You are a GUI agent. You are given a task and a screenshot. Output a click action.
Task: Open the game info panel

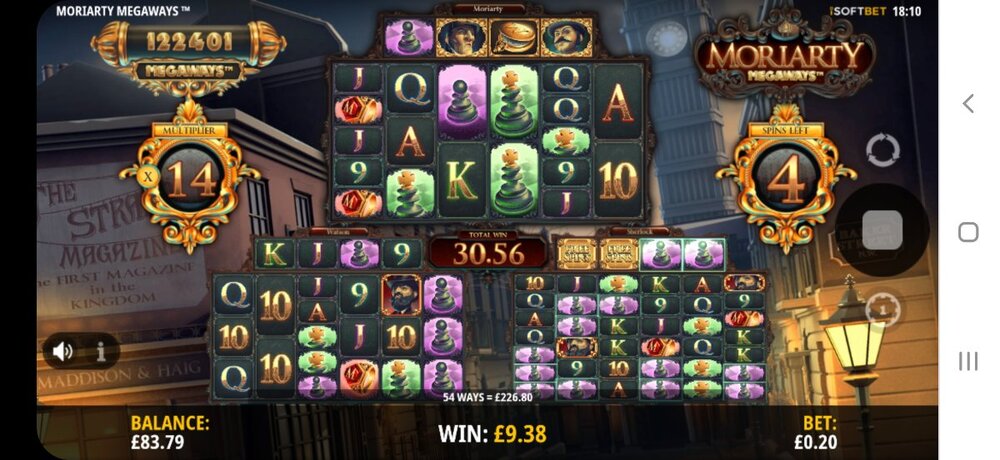101,351
